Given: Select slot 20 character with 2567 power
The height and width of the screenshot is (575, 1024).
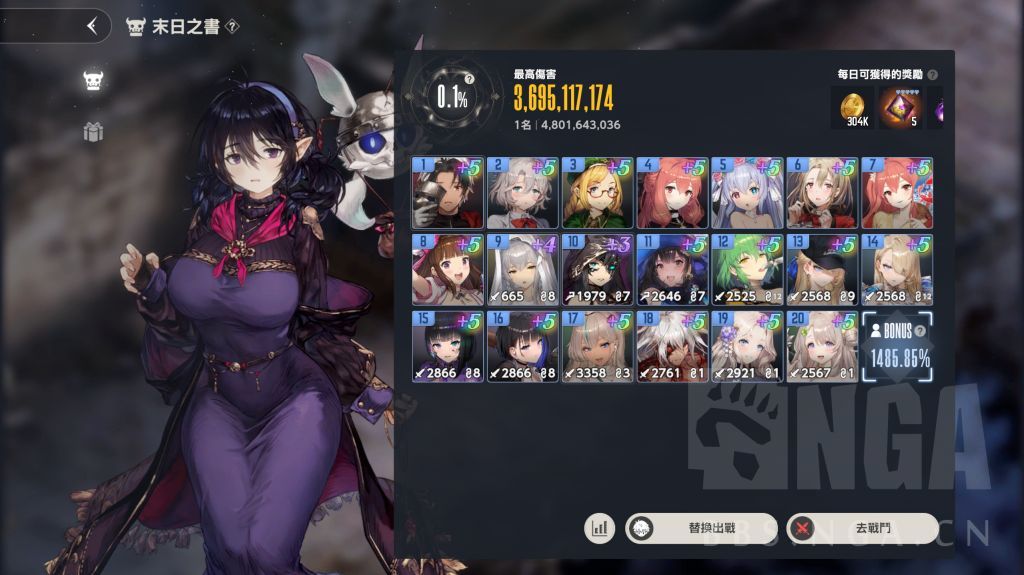Looking at the screenshot, I should [x=822, y=346].
